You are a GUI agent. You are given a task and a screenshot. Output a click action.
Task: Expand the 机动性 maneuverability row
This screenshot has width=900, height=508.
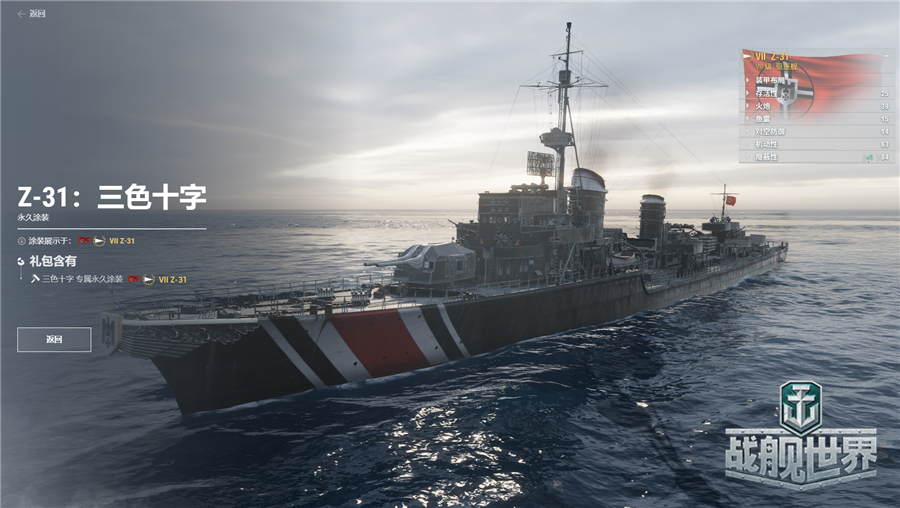pyautogui.click(x=768, y=144)
